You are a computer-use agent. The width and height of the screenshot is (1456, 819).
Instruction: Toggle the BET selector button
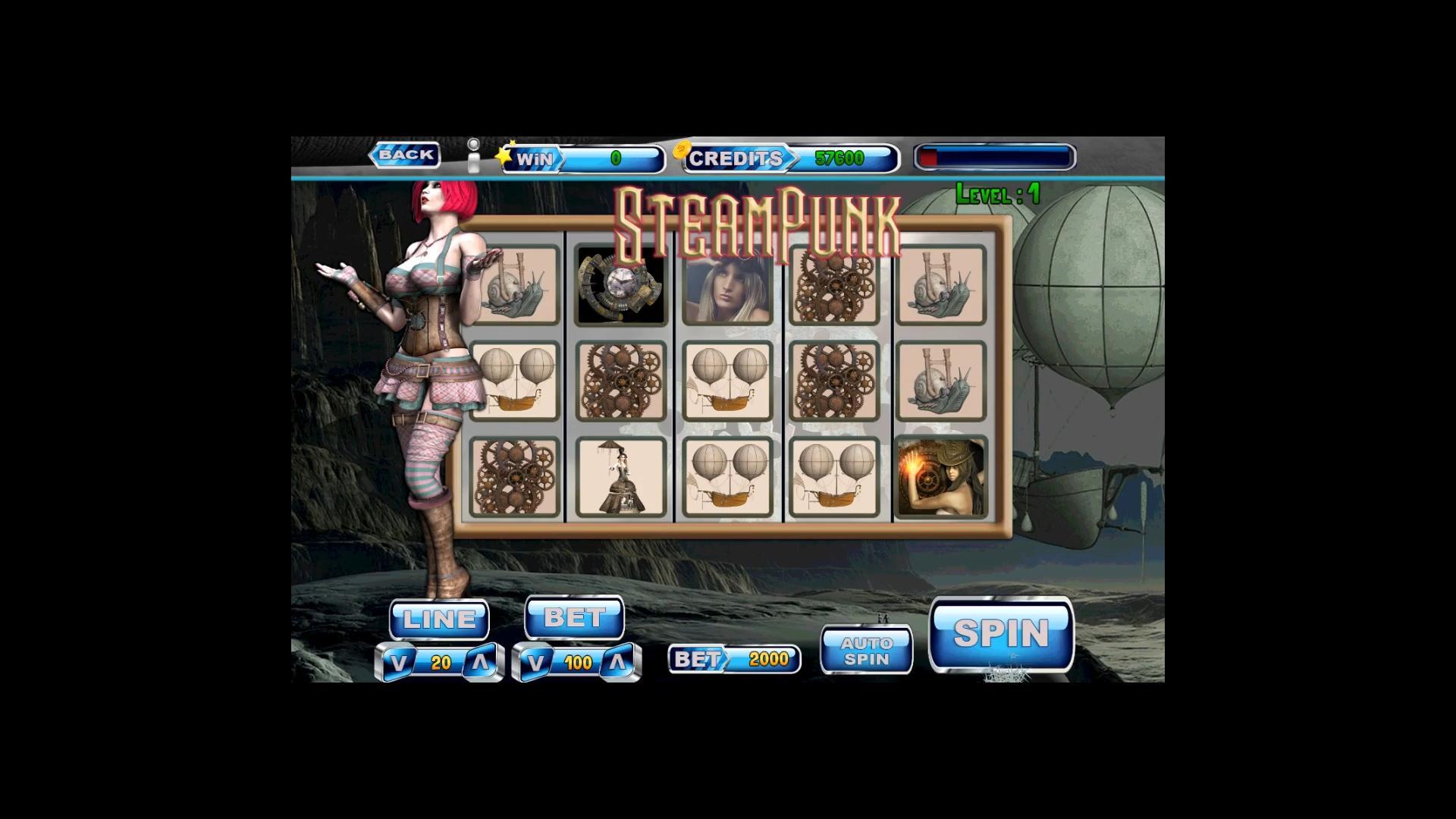(573, 617)
